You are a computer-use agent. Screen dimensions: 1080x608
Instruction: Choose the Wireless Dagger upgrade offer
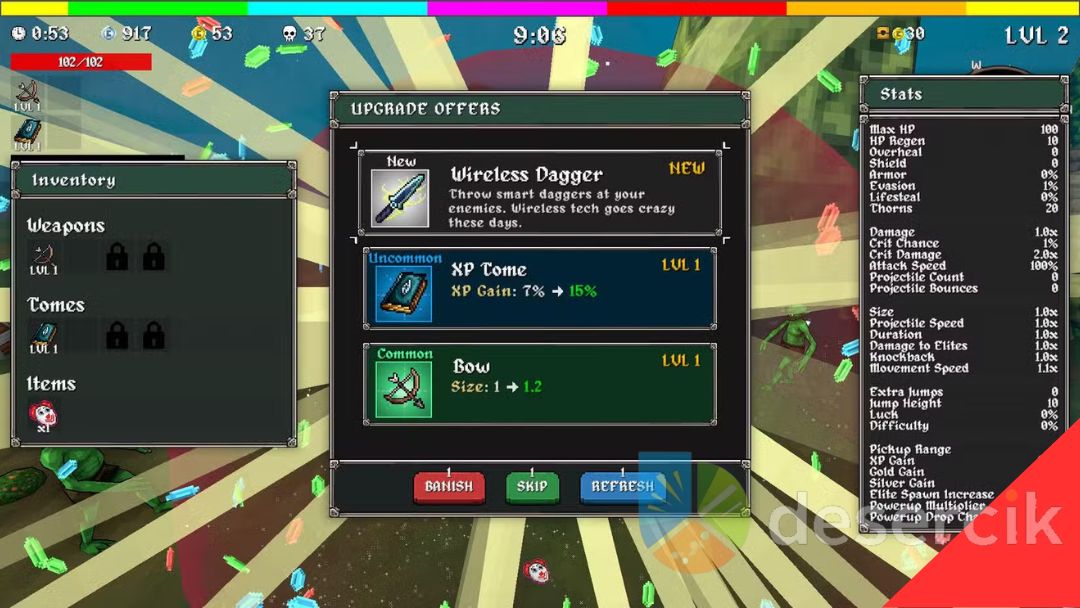539,194
